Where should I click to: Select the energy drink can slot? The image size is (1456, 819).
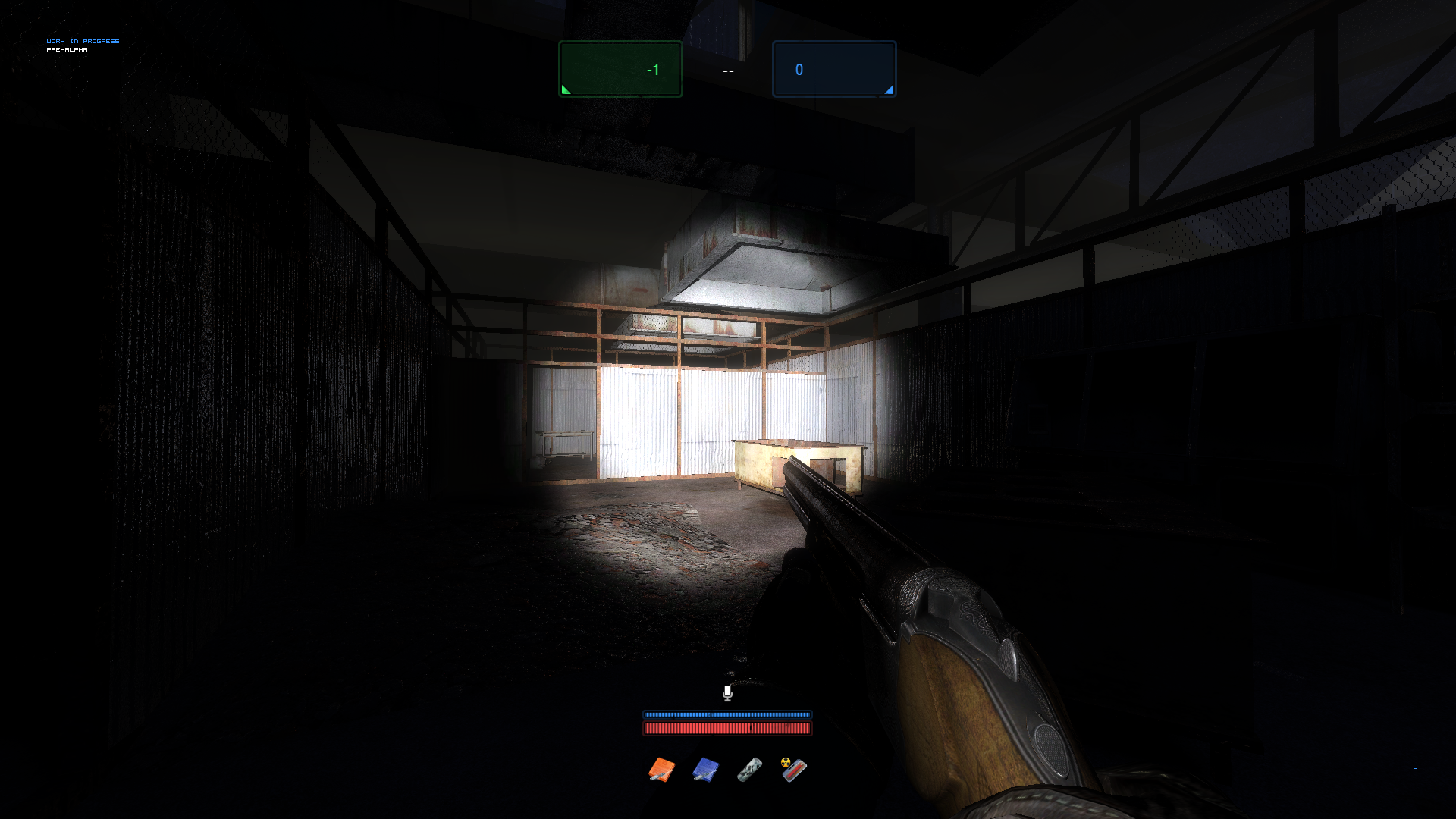(749, 770)
